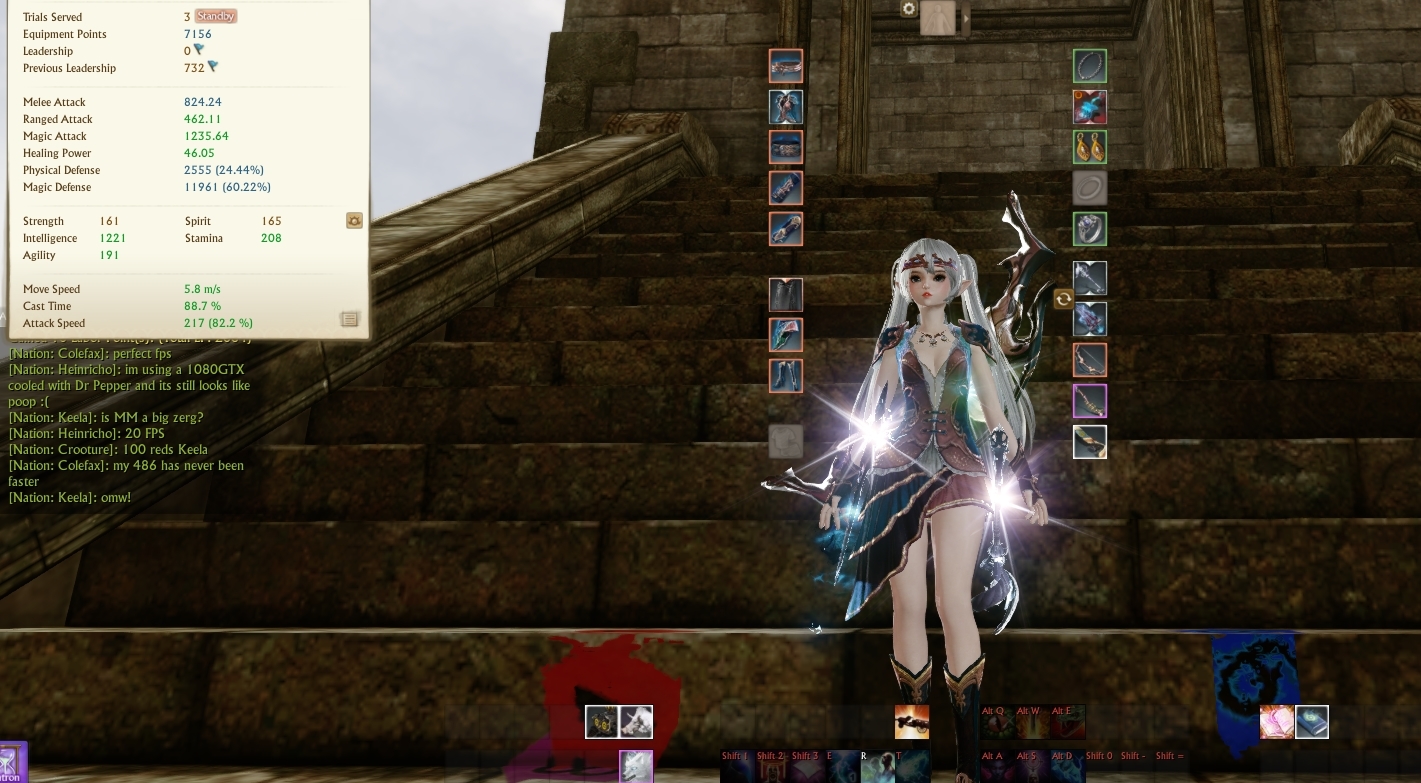Inspect the equipped belt icon
1421x783 pixels.
tap(786, 147)
